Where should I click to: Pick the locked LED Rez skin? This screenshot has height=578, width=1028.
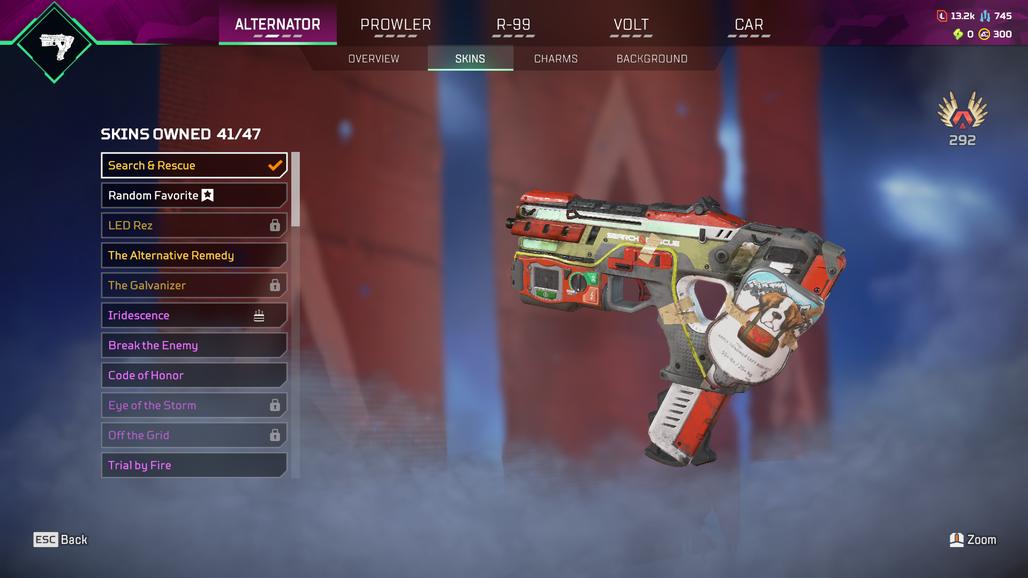[194, 225]
